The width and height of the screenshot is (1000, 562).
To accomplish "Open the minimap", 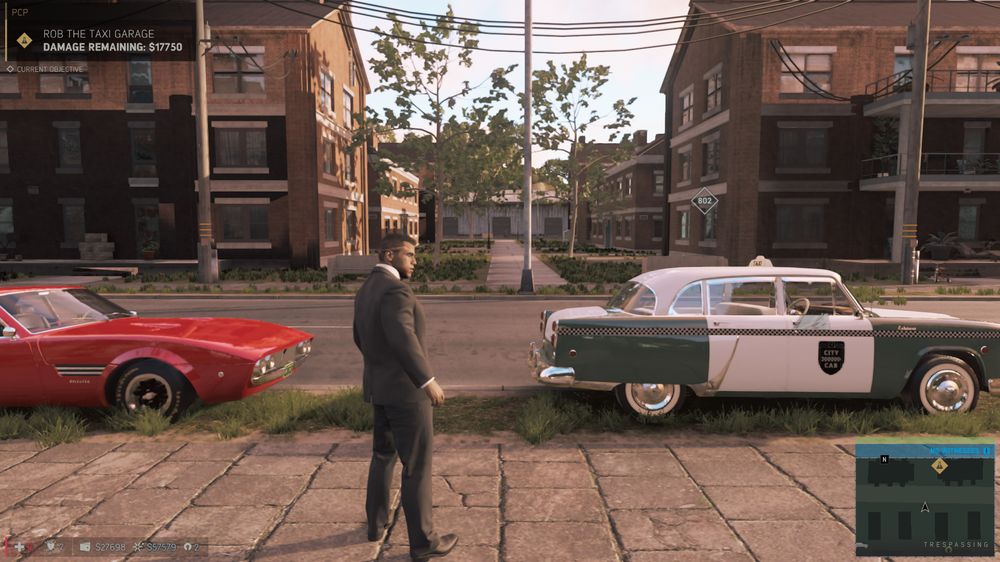I will (x=924, y=498).
